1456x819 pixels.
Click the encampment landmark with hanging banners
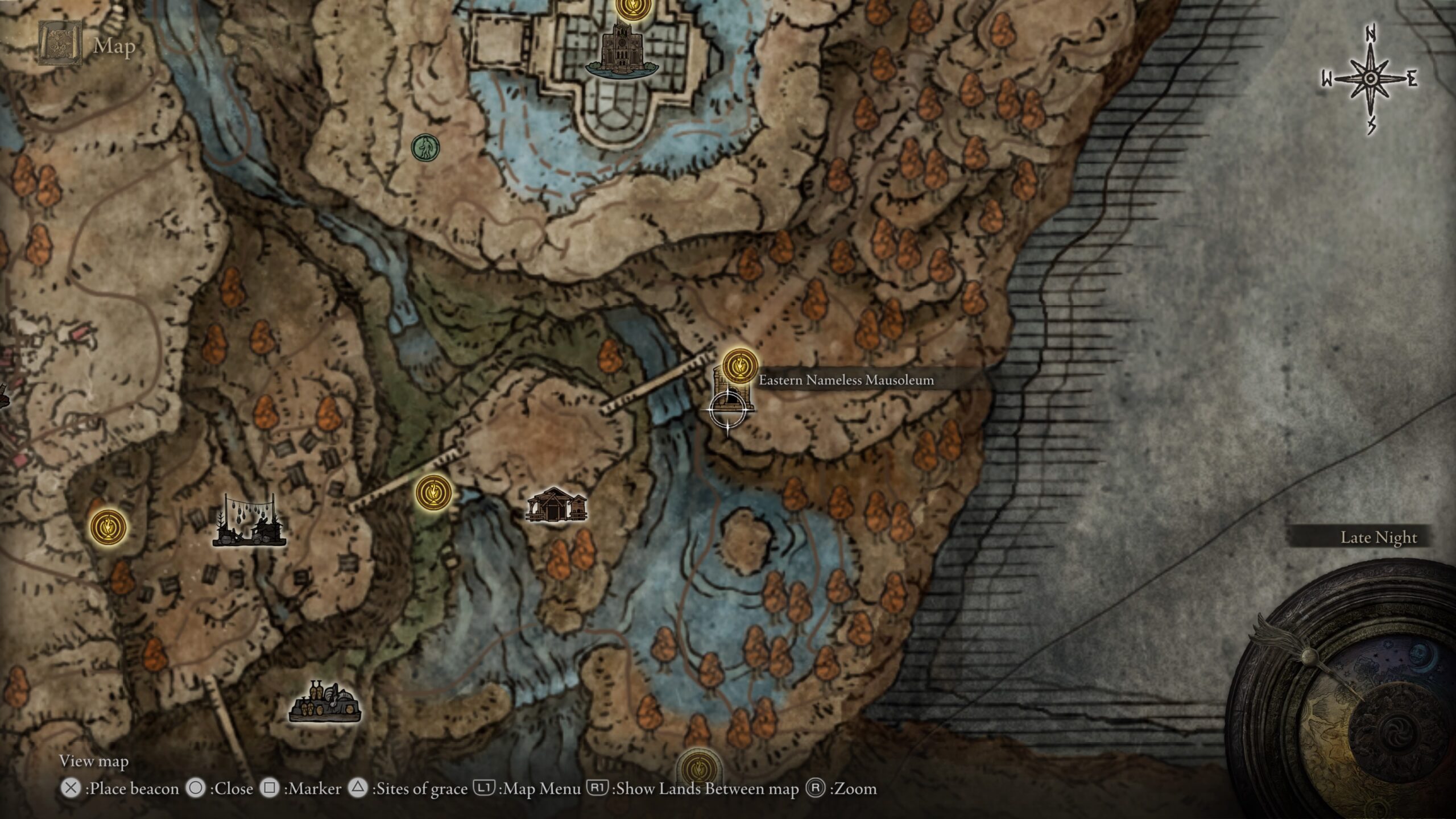(249, 522)
